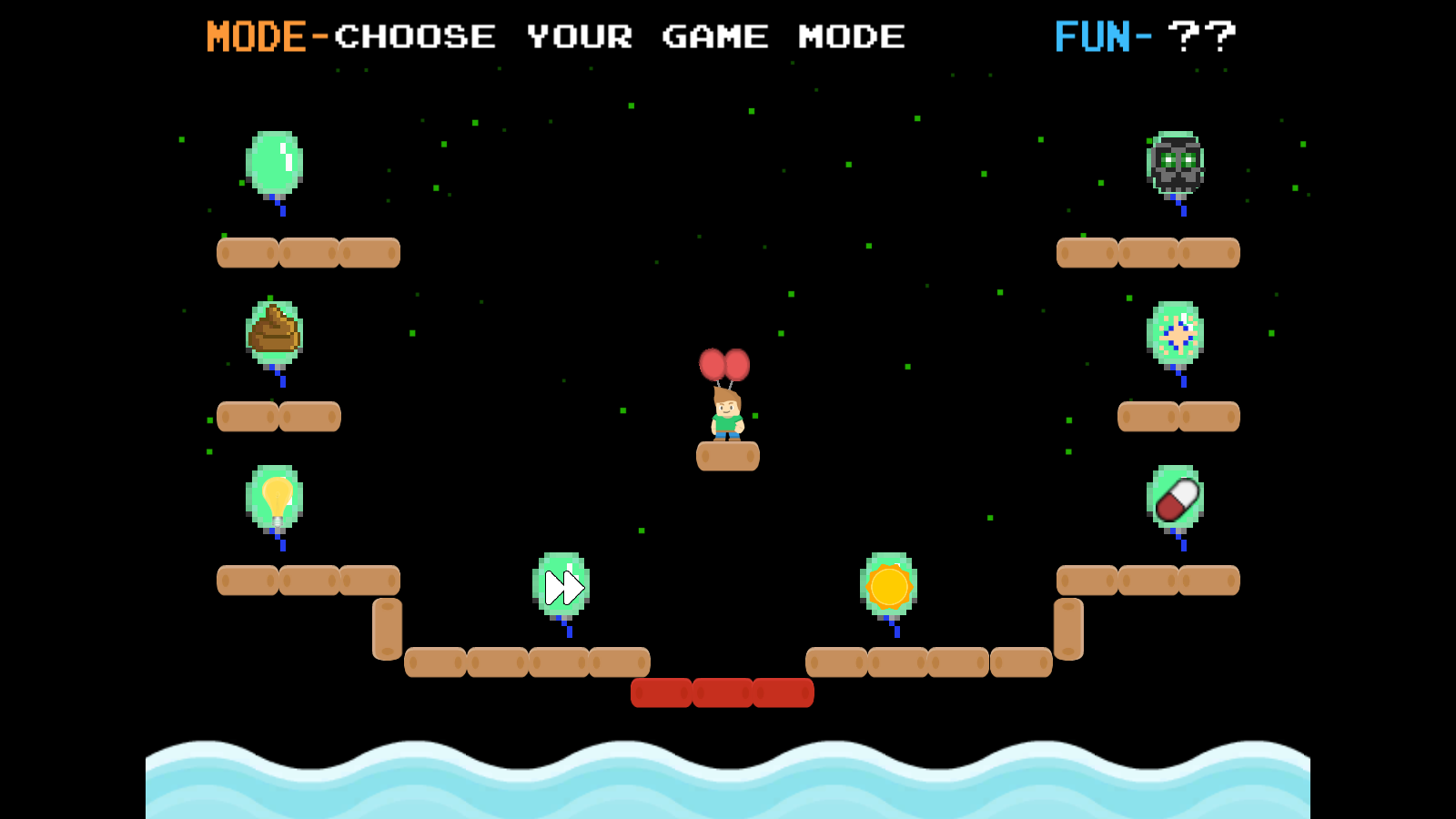Image resolution: width=1456 pixels, height=819 pixels.
Task: Choose the light bulb balloon mode
Action: tap(274, 498)
